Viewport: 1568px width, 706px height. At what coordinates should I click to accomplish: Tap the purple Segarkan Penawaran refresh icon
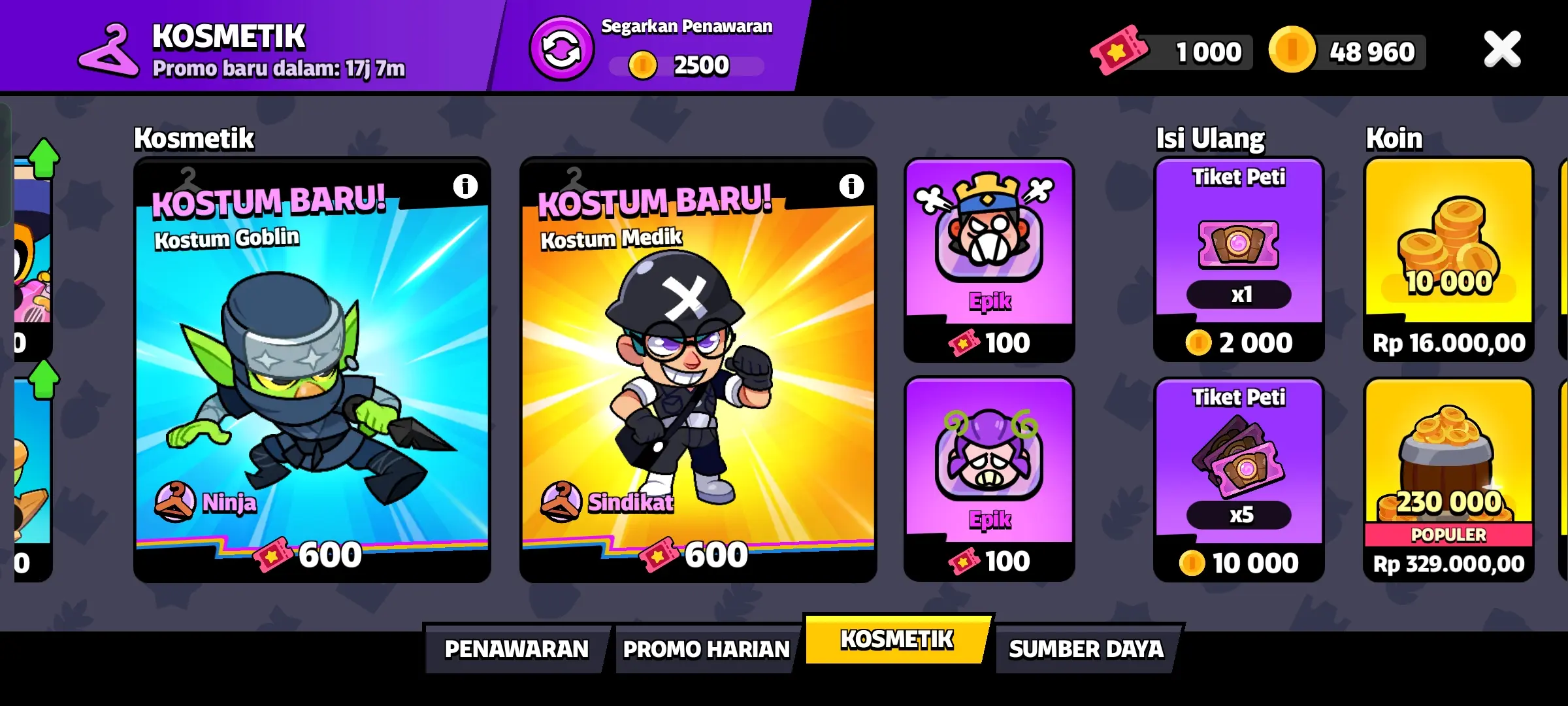[x=563, y=48]
